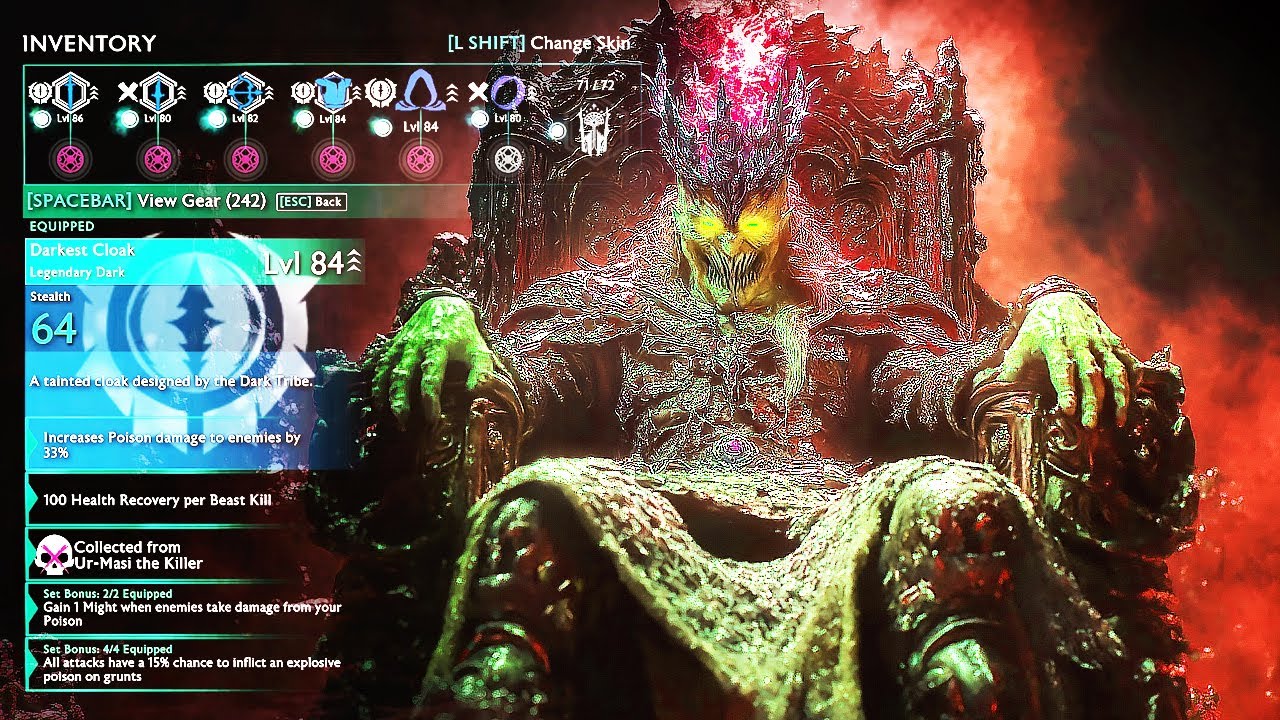Open the bow slot at level 82
The image size is (1280, 720).
point(245,93)
